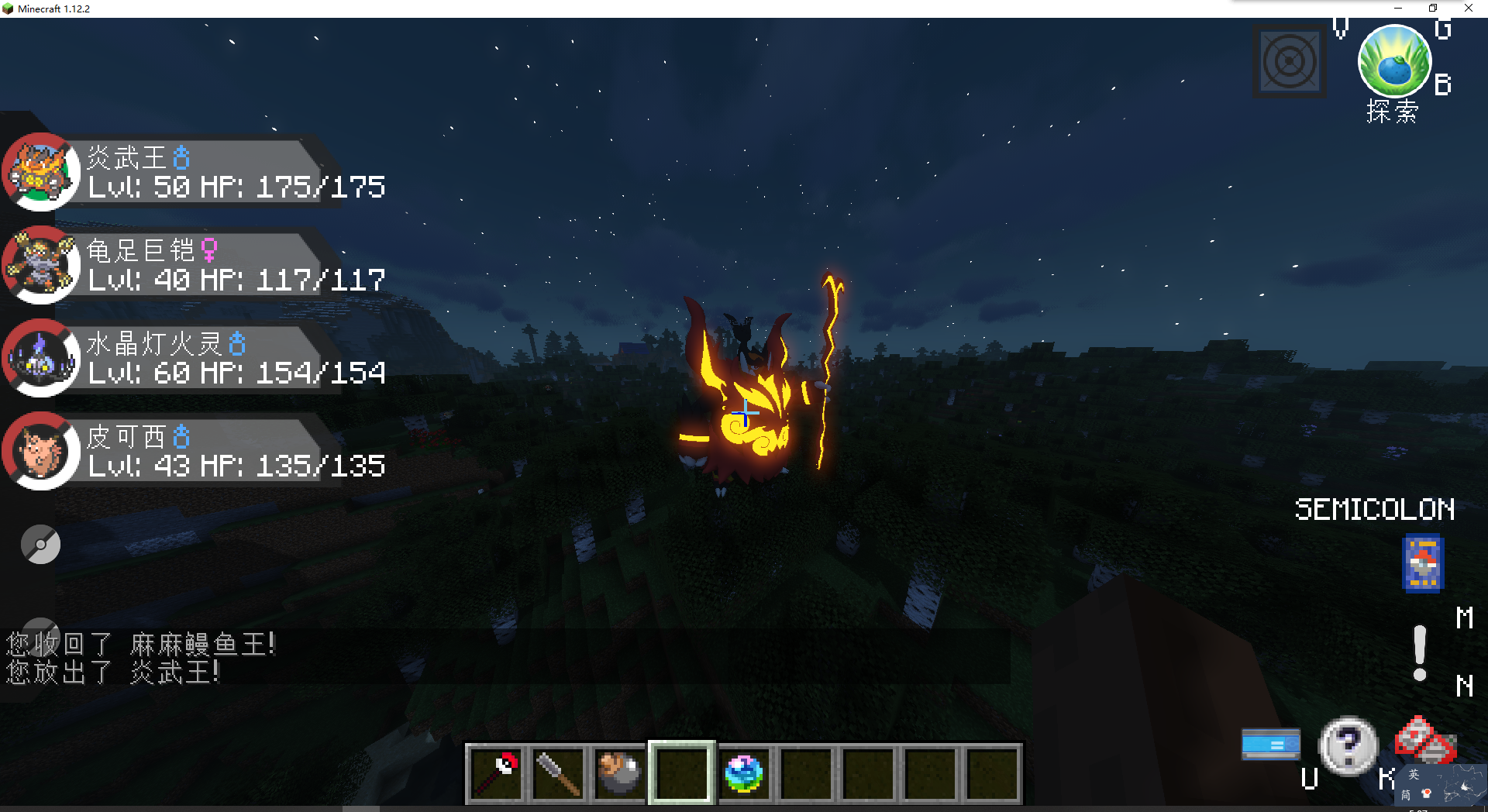Select the grey hammer hotbar slot
The height and width of the screenshot is (812, 1488).
[x=559, y=773]
